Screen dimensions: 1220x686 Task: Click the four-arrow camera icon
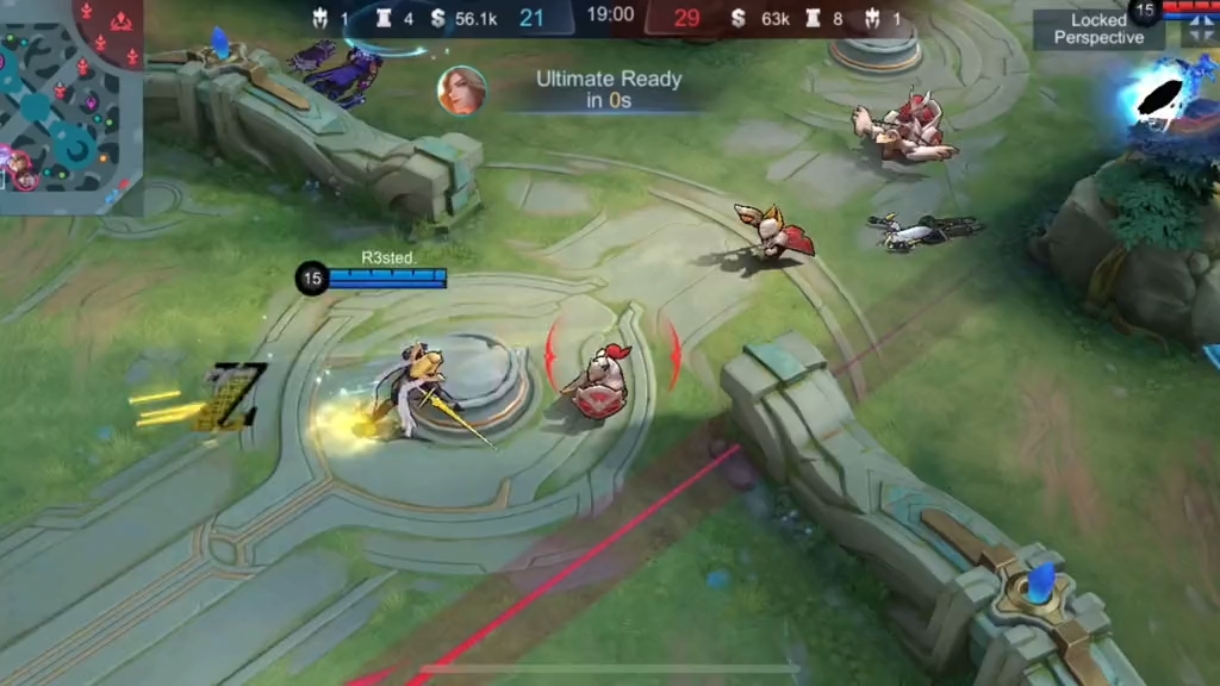(1200, 31)
